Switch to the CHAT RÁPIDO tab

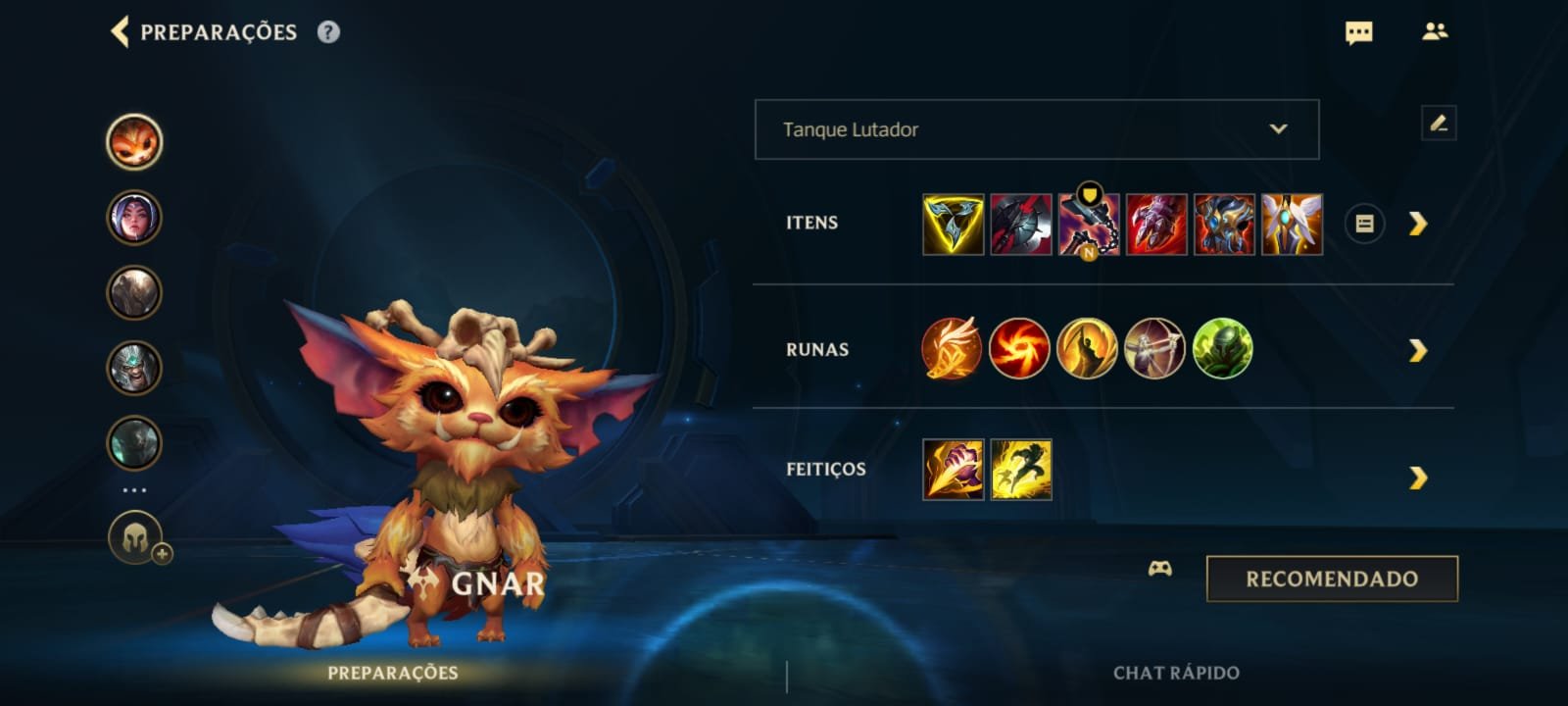click(1173, 674)
